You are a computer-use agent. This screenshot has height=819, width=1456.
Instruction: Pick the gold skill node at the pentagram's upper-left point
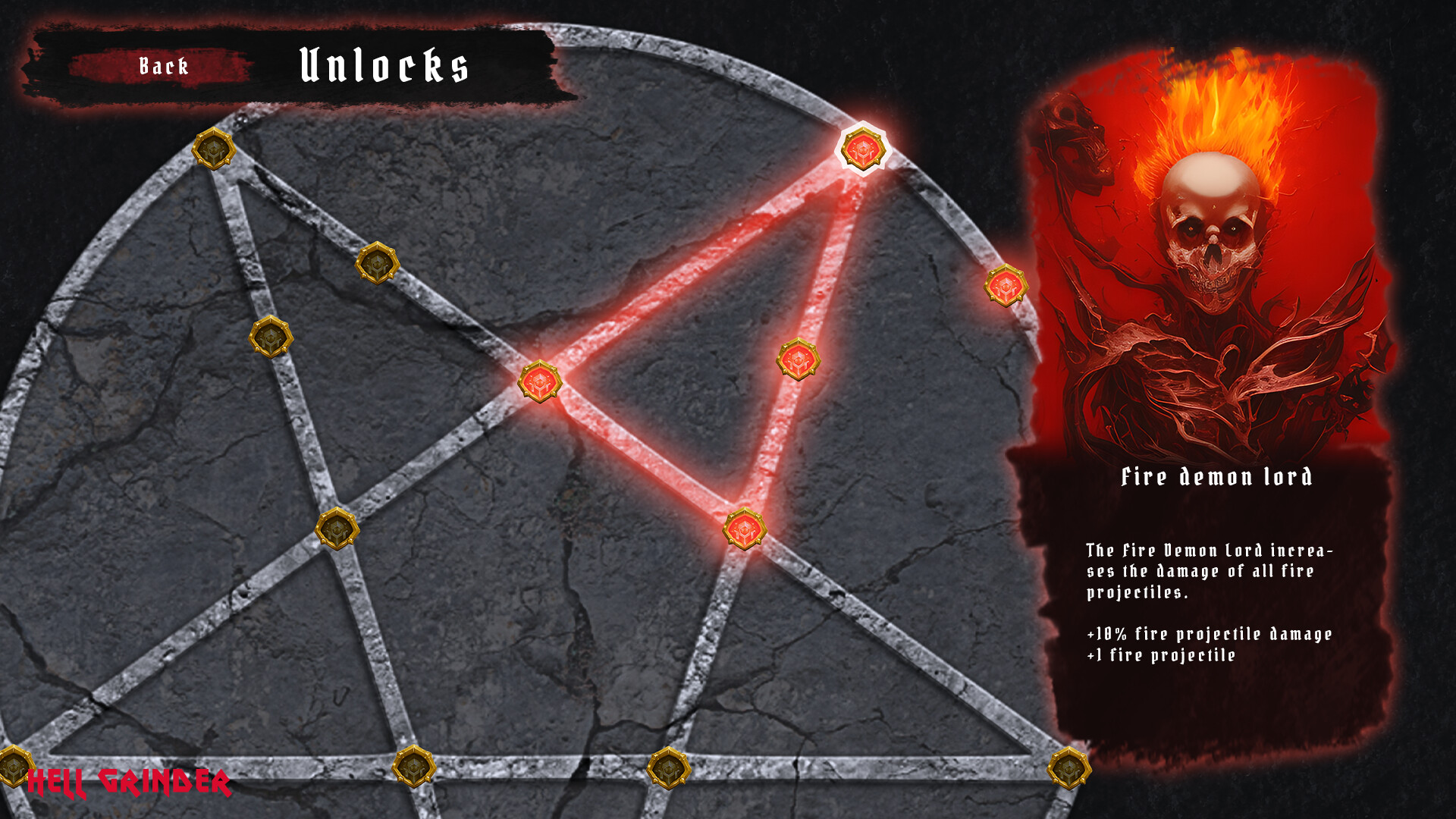click(x=215, y=148)
